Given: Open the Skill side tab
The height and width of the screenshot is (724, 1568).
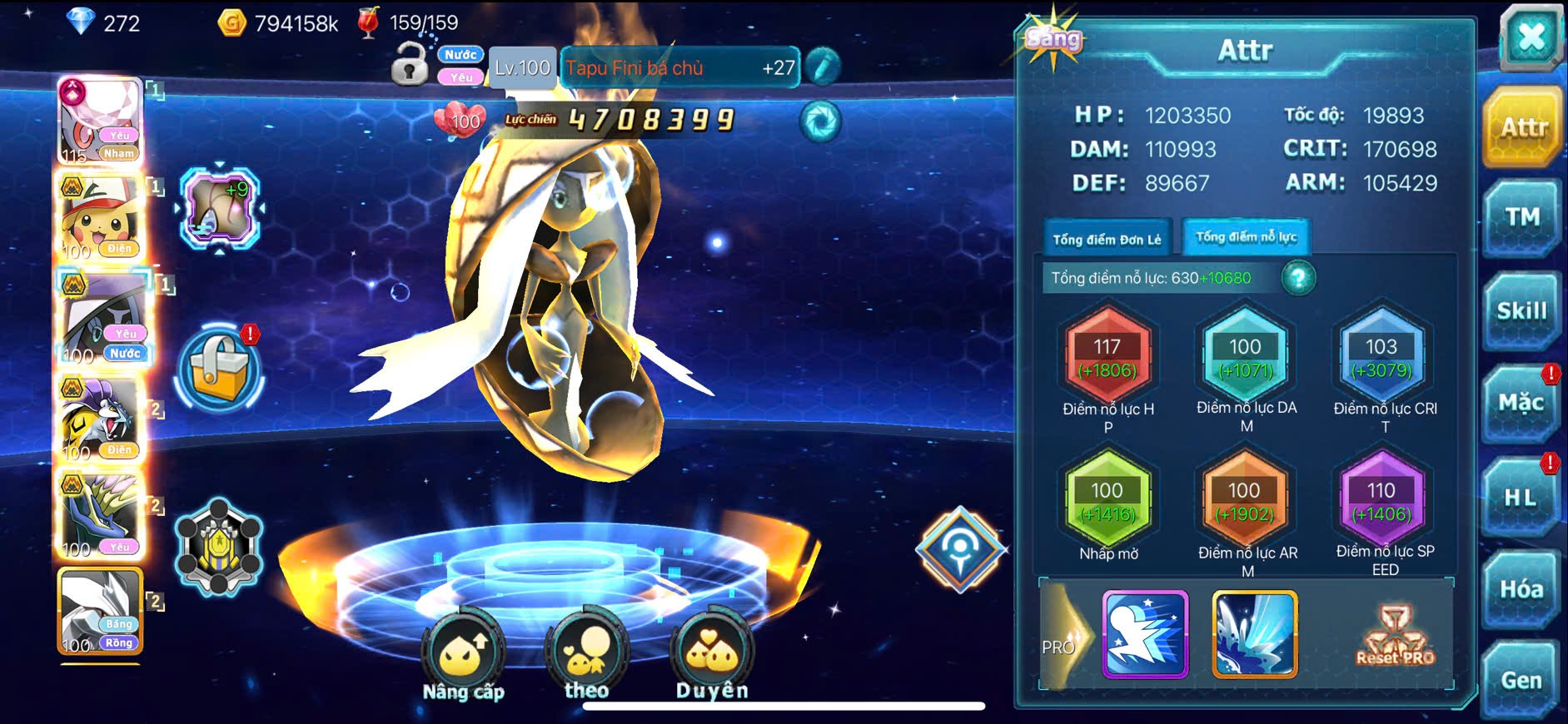Looking at the screenshot, I should click(1521, 311).
